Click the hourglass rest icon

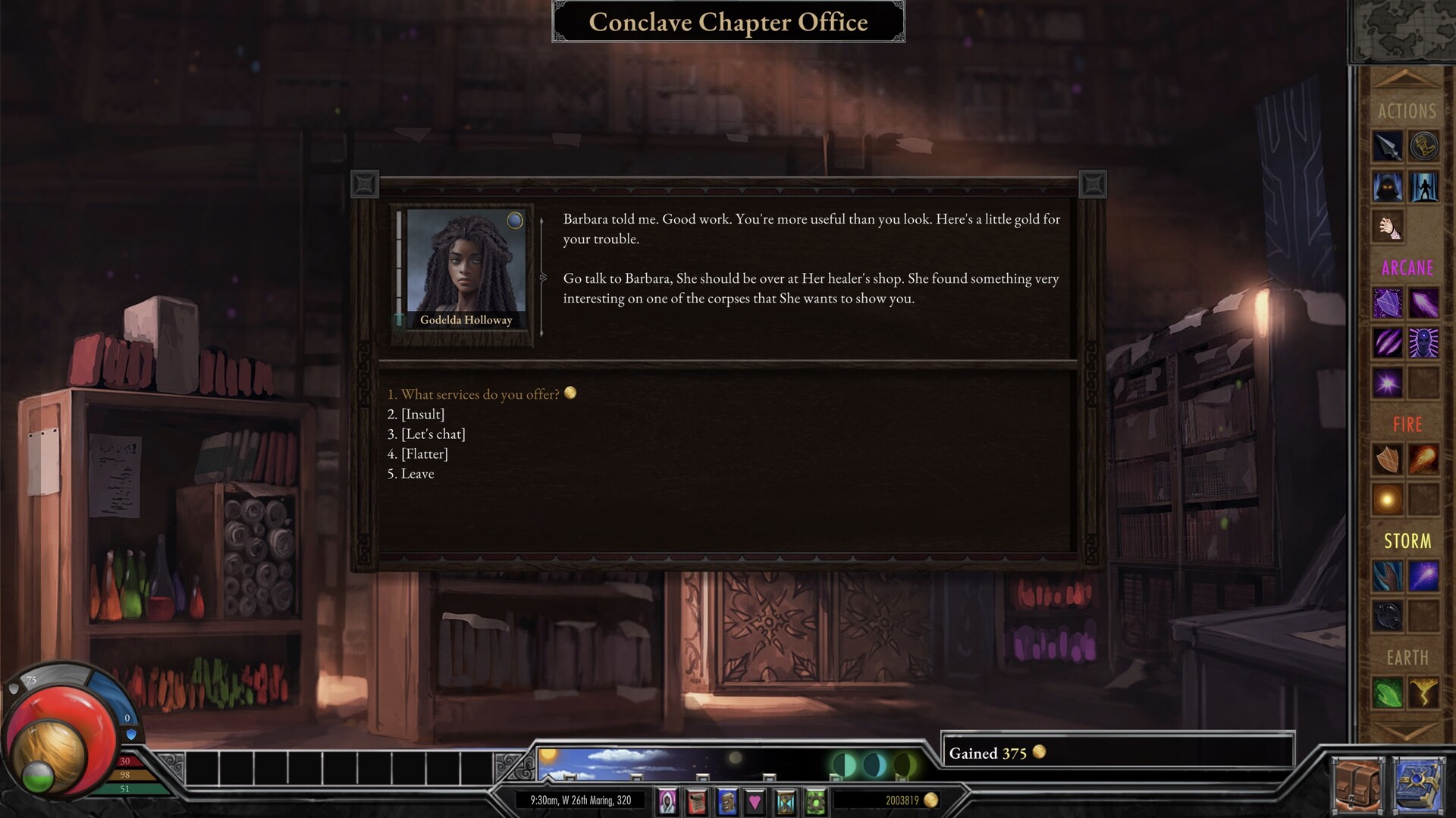[x=784, y=801]
